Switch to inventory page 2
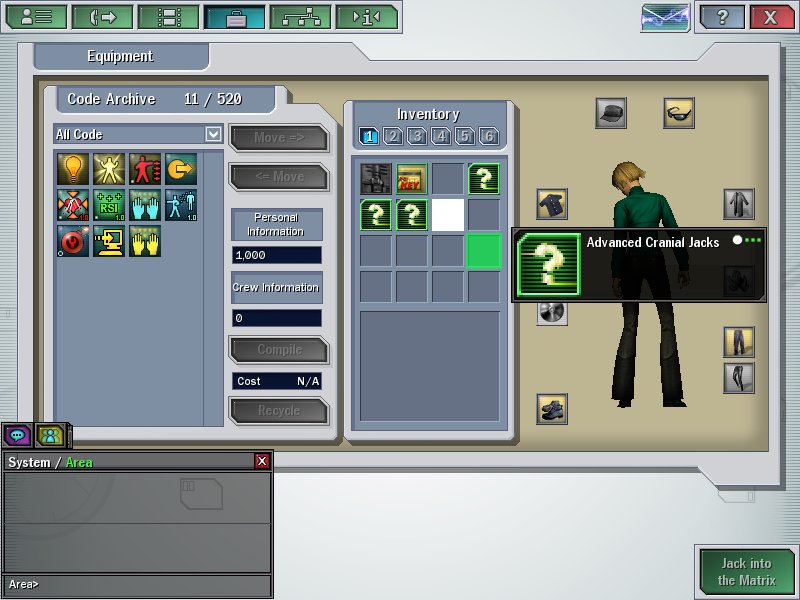 point(393,136)
